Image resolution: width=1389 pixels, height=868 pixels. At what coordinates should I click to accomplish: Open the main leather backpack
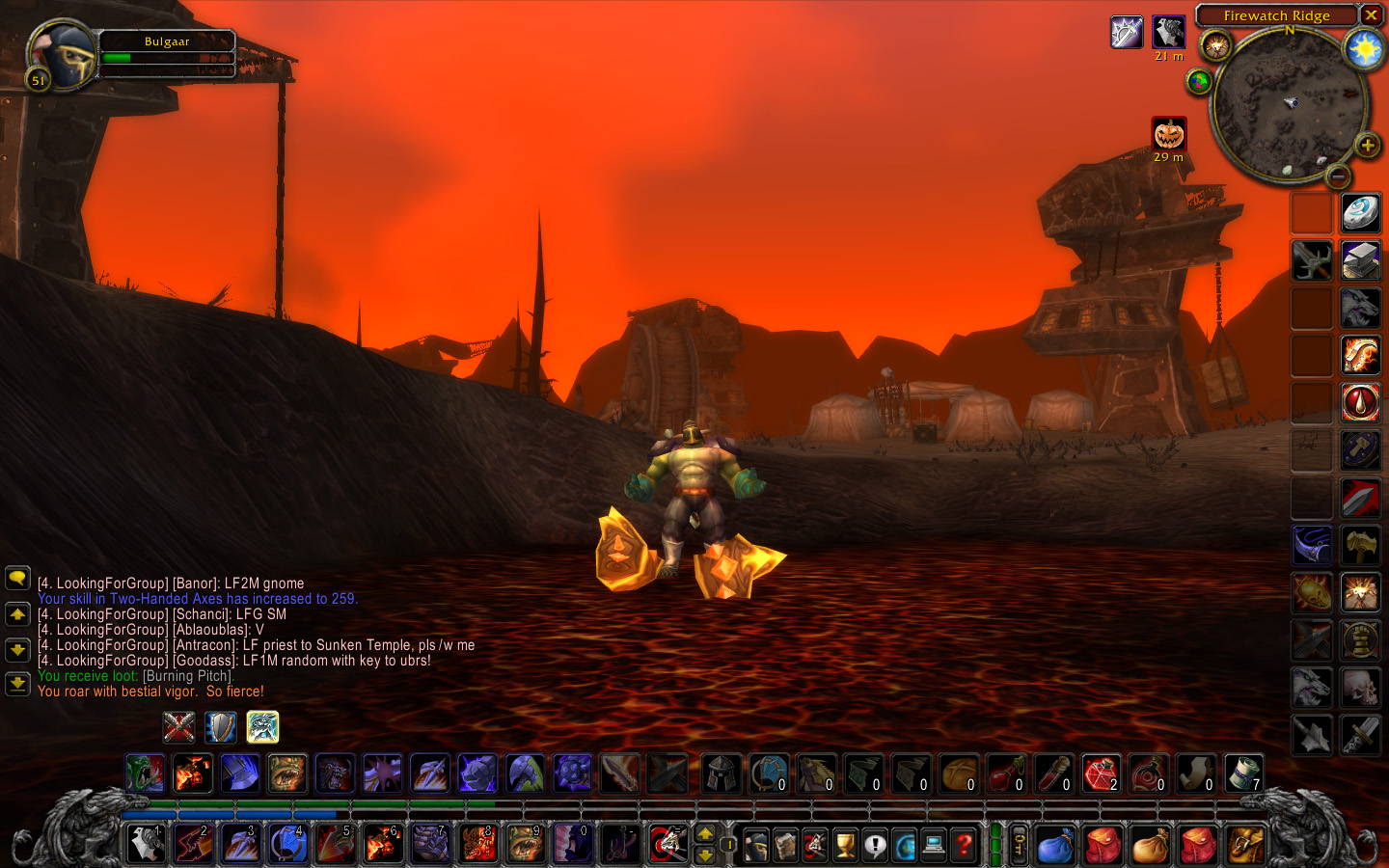(x=1245, y=845)
